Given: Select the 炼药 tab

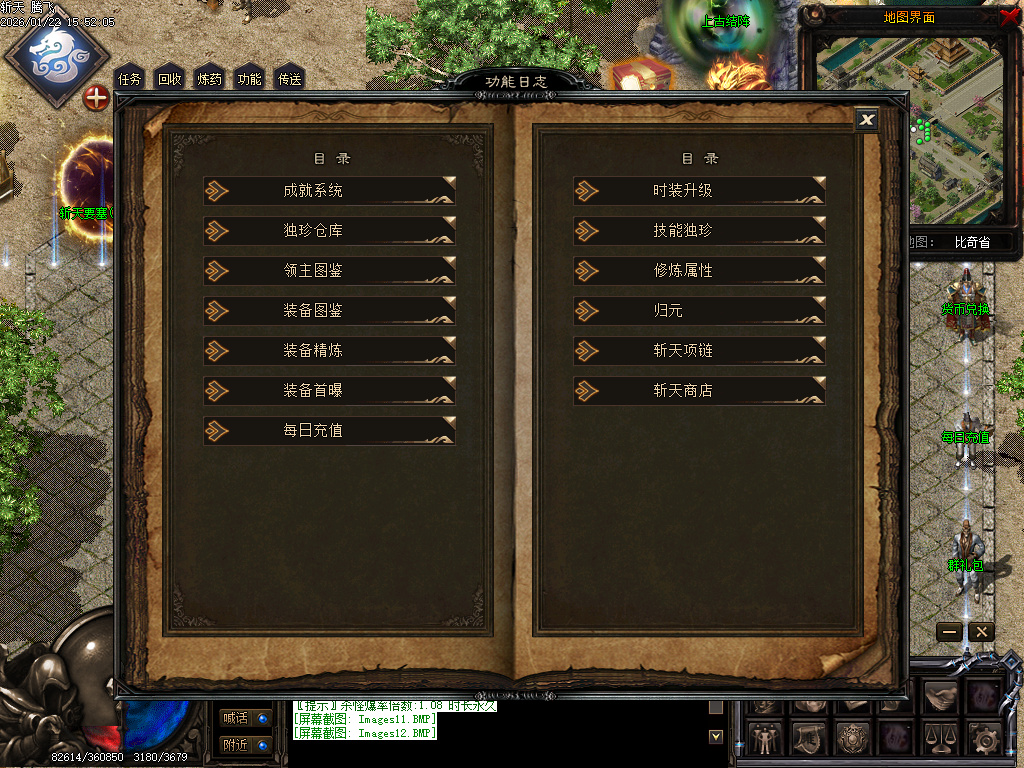Looking at the screenshot, I should 210,79.
